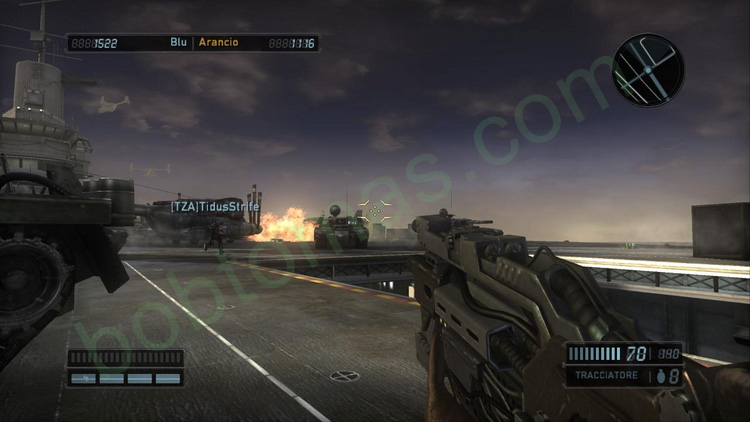Select the Arancio team label
The height and width of the screenshot is (422, 750).
pyautogui.click(x=216, y=43)
